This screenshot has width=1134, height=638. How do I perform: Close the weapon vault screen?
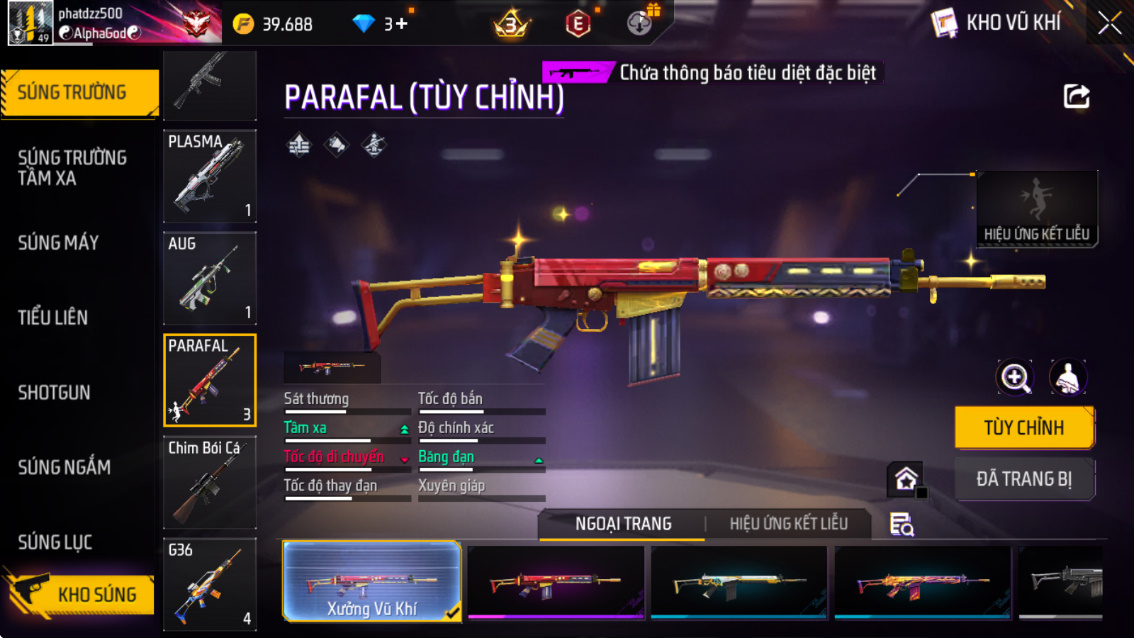pyautogui.click(x=1109, y=24)
